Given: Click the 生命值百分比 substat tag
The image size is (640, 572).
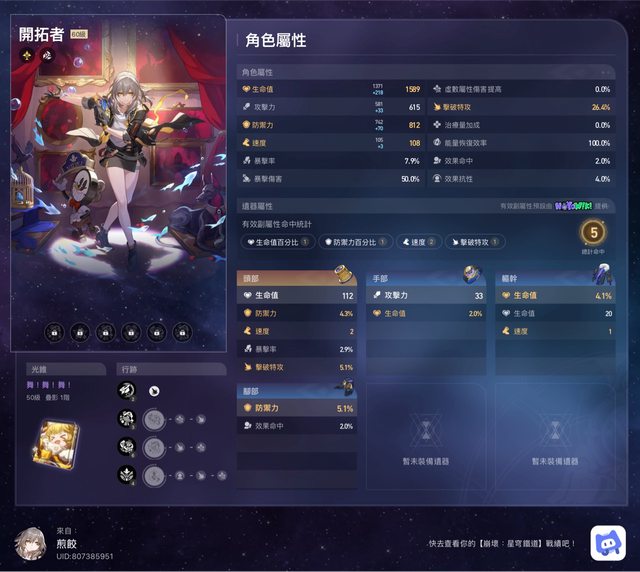Looking at the screenshot, I should pyautogui.click(x=278, y=242).
